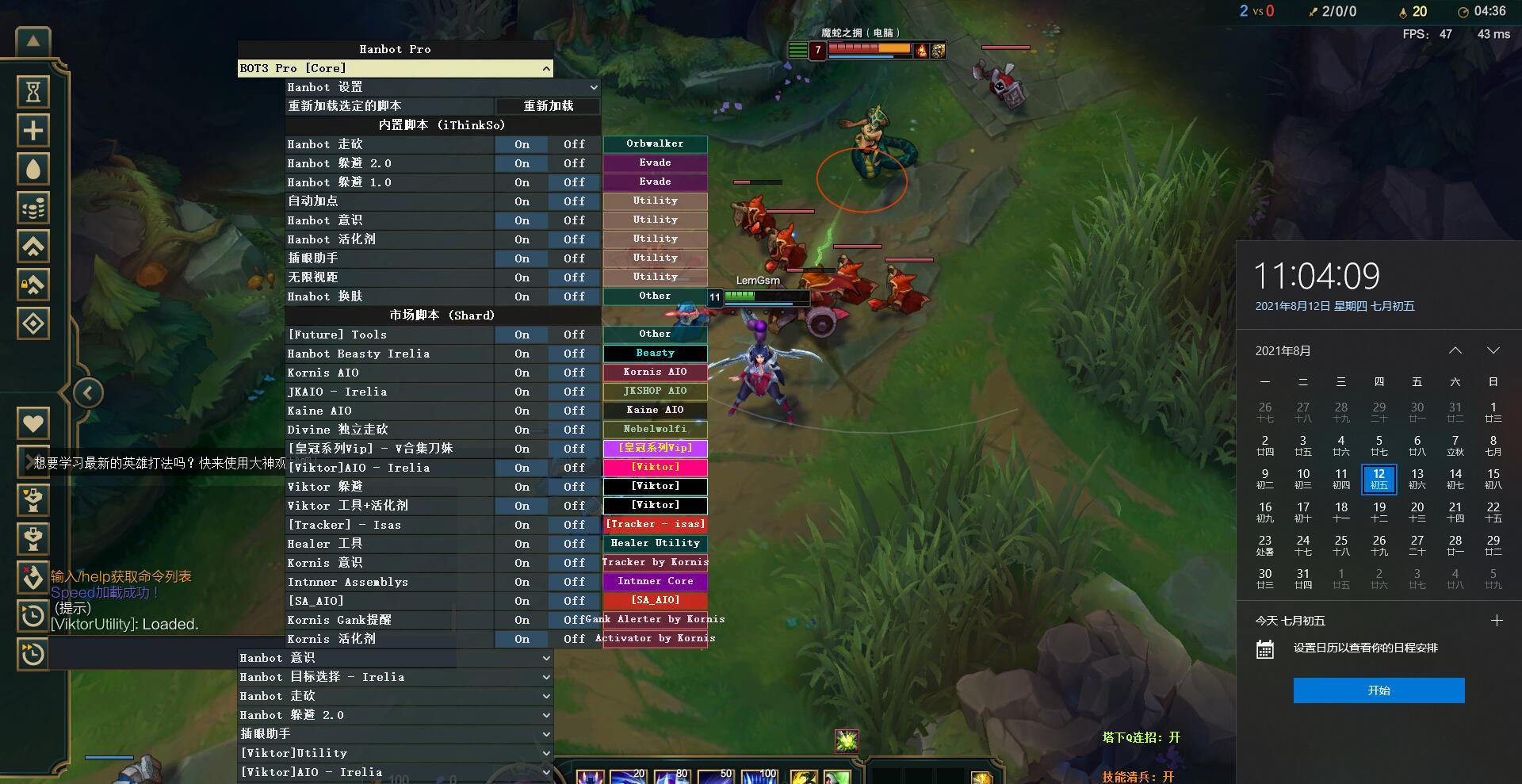
Task: Turn On JKAIO - Irelia script
Action: point(522,392)
